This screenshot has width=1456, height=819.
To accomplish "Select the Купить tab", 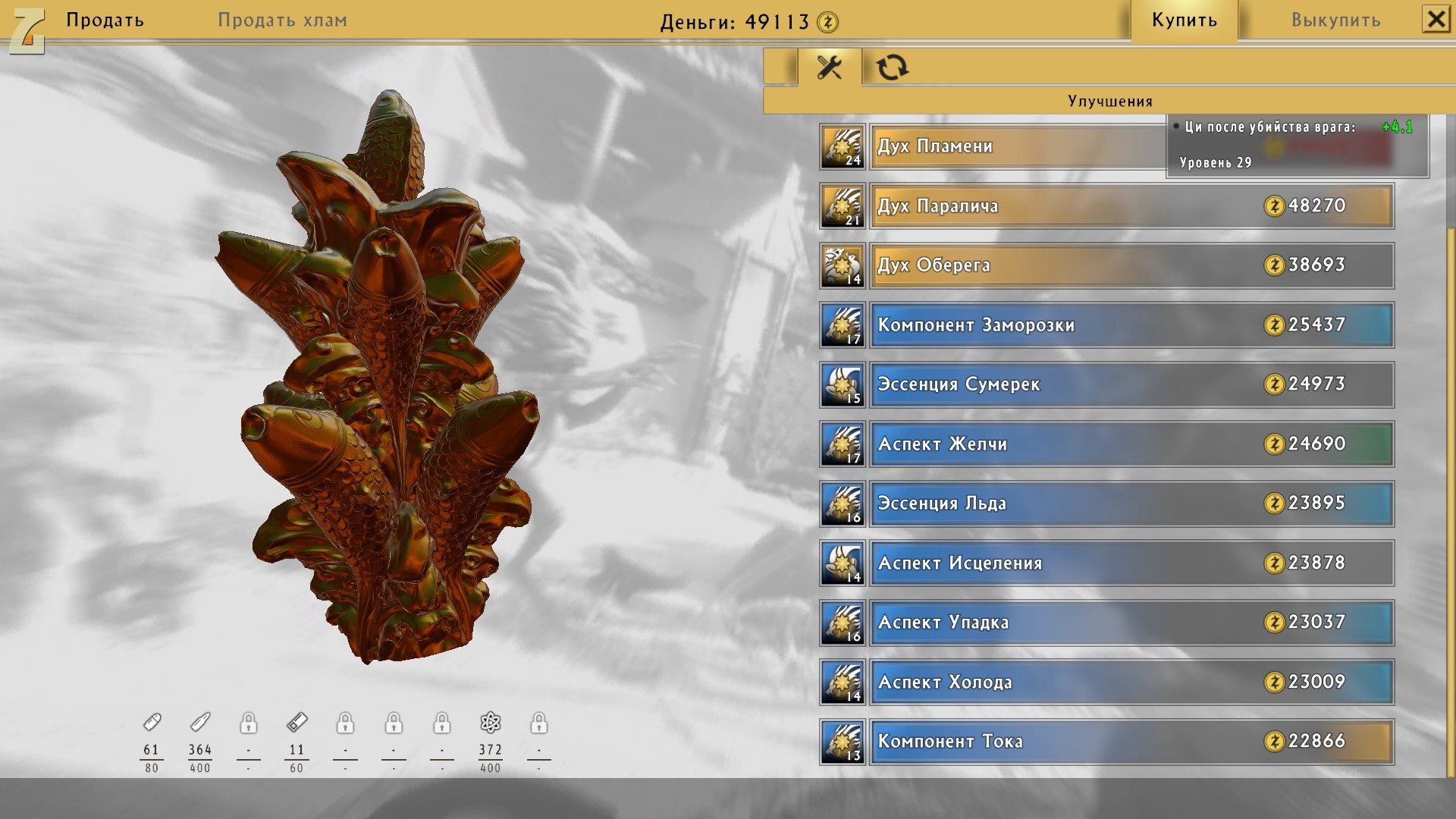I will click(x=1184, y=20).
